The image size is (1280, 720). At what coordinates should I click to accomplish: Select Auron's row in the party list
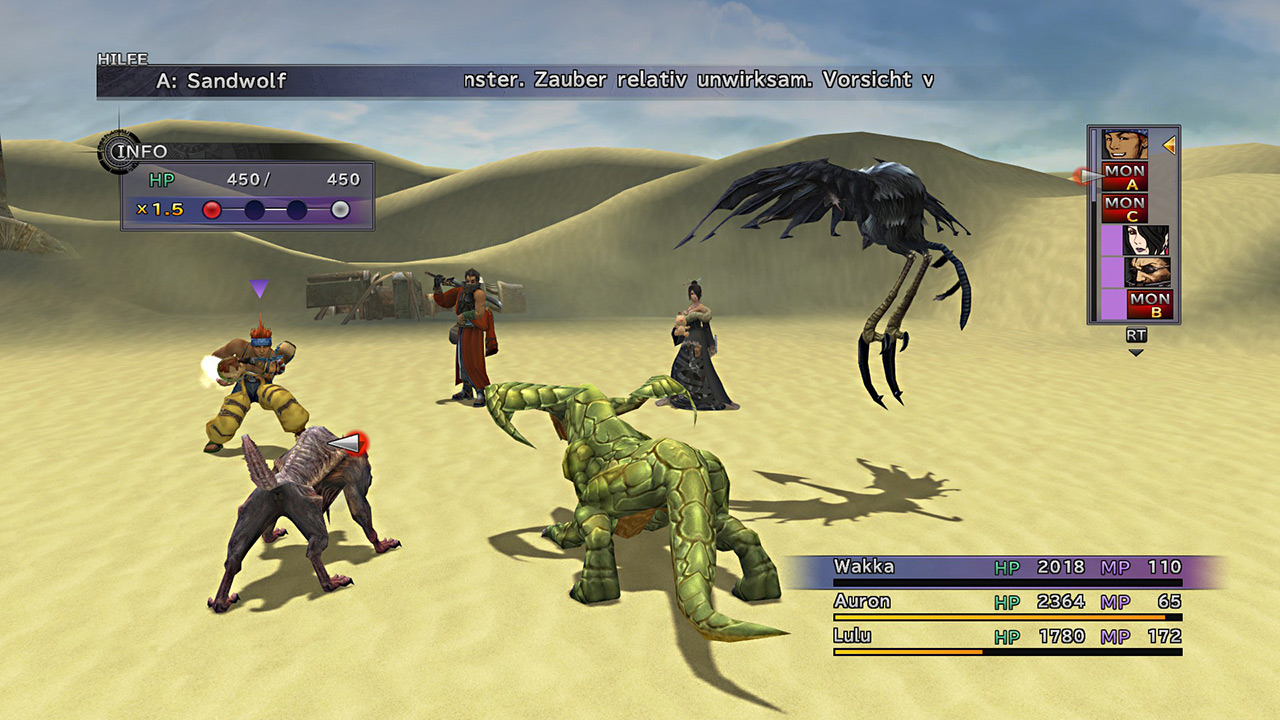tap(1007, 603)
